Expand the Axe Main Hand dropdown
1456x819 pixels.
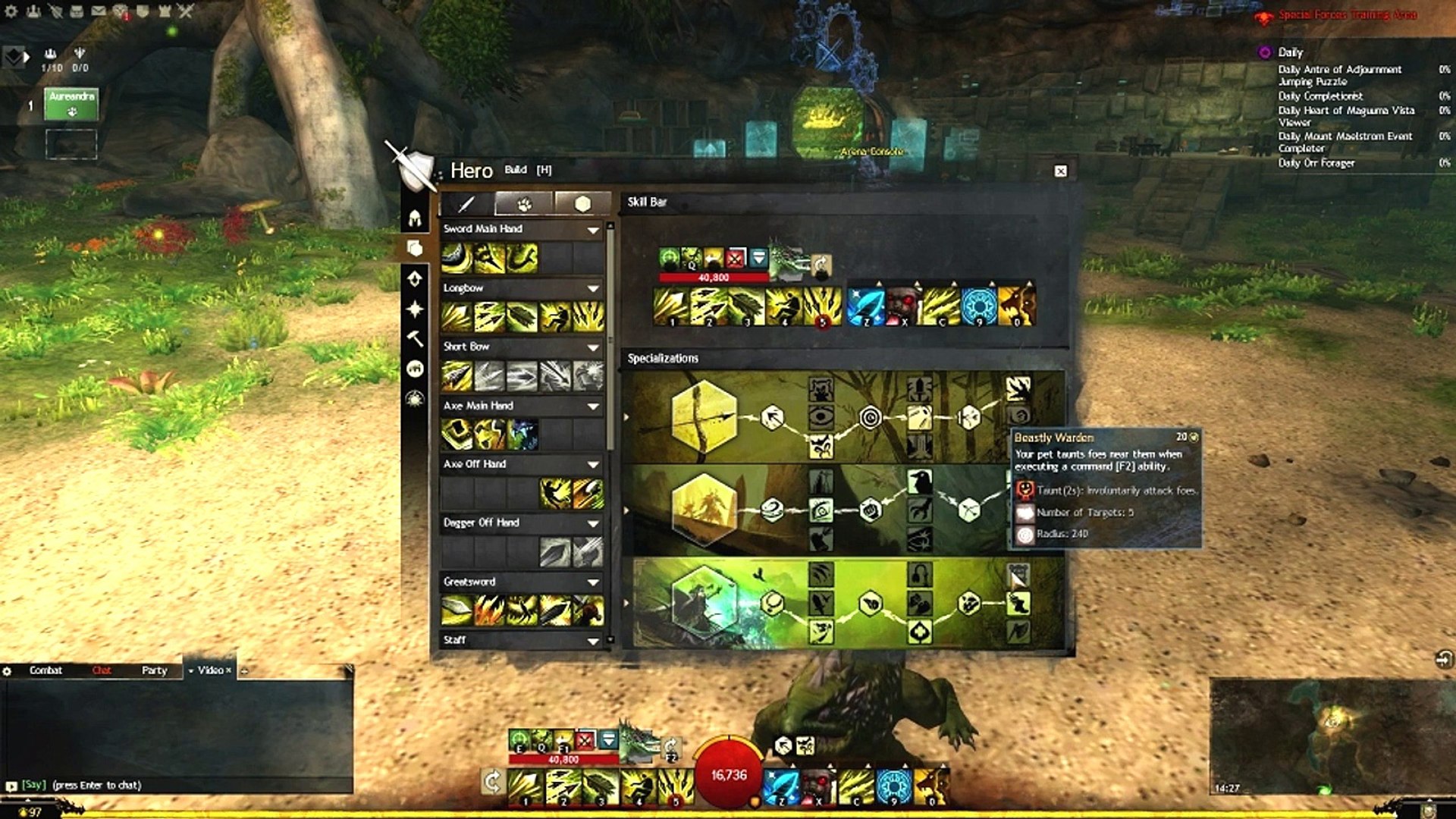coord(593,406)
